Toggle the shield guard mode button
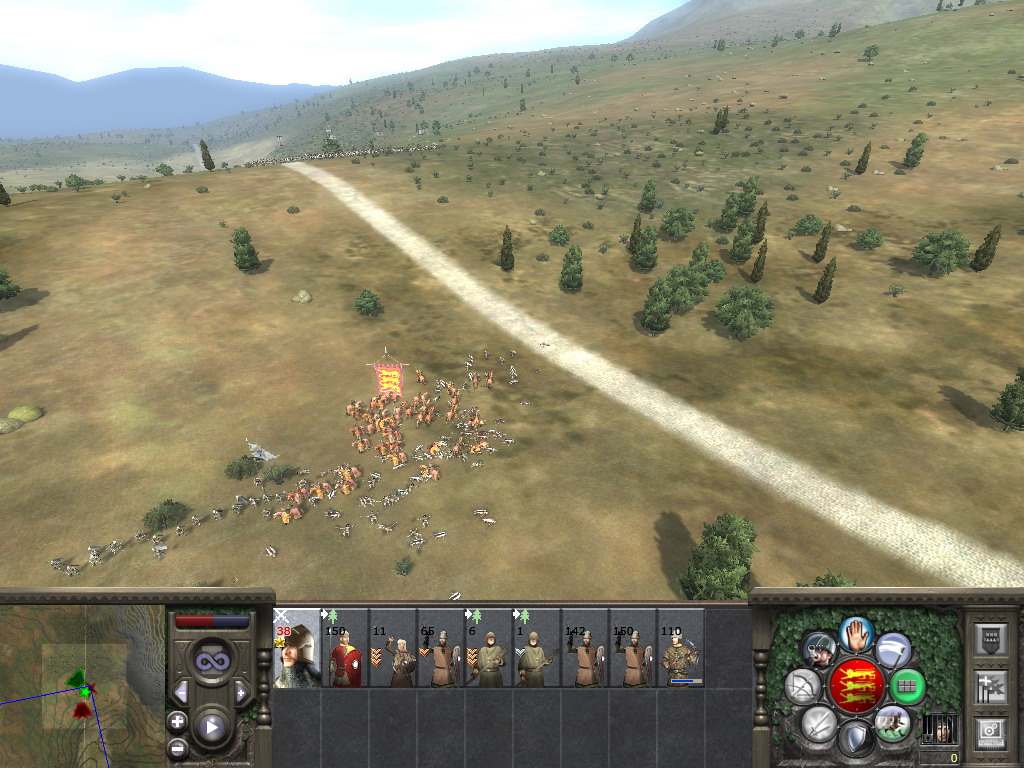Image resolution: width=1024 pixels, height=768 pixels. tap(855, 739)
